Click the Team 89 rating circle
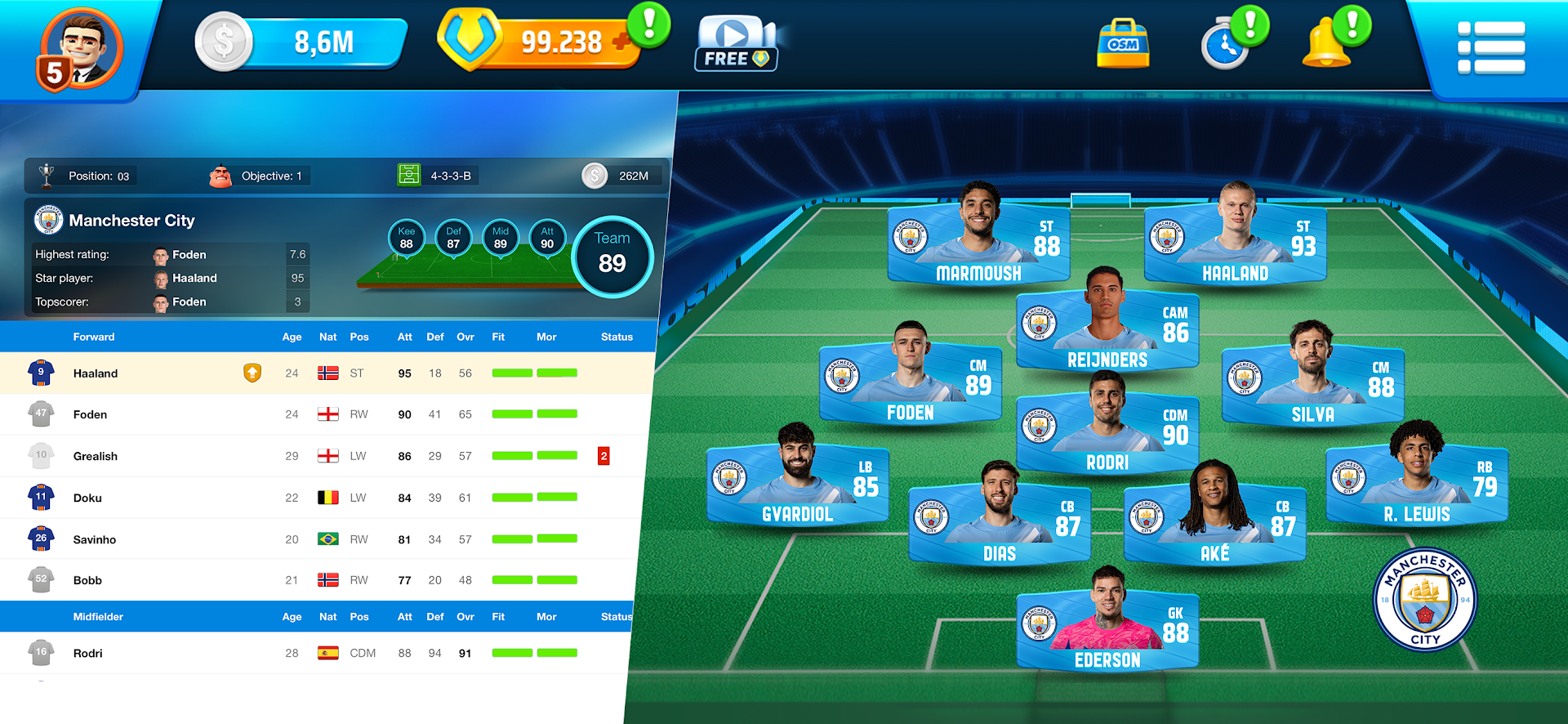Screen dimensions: 1568x724 pos(612,257)
